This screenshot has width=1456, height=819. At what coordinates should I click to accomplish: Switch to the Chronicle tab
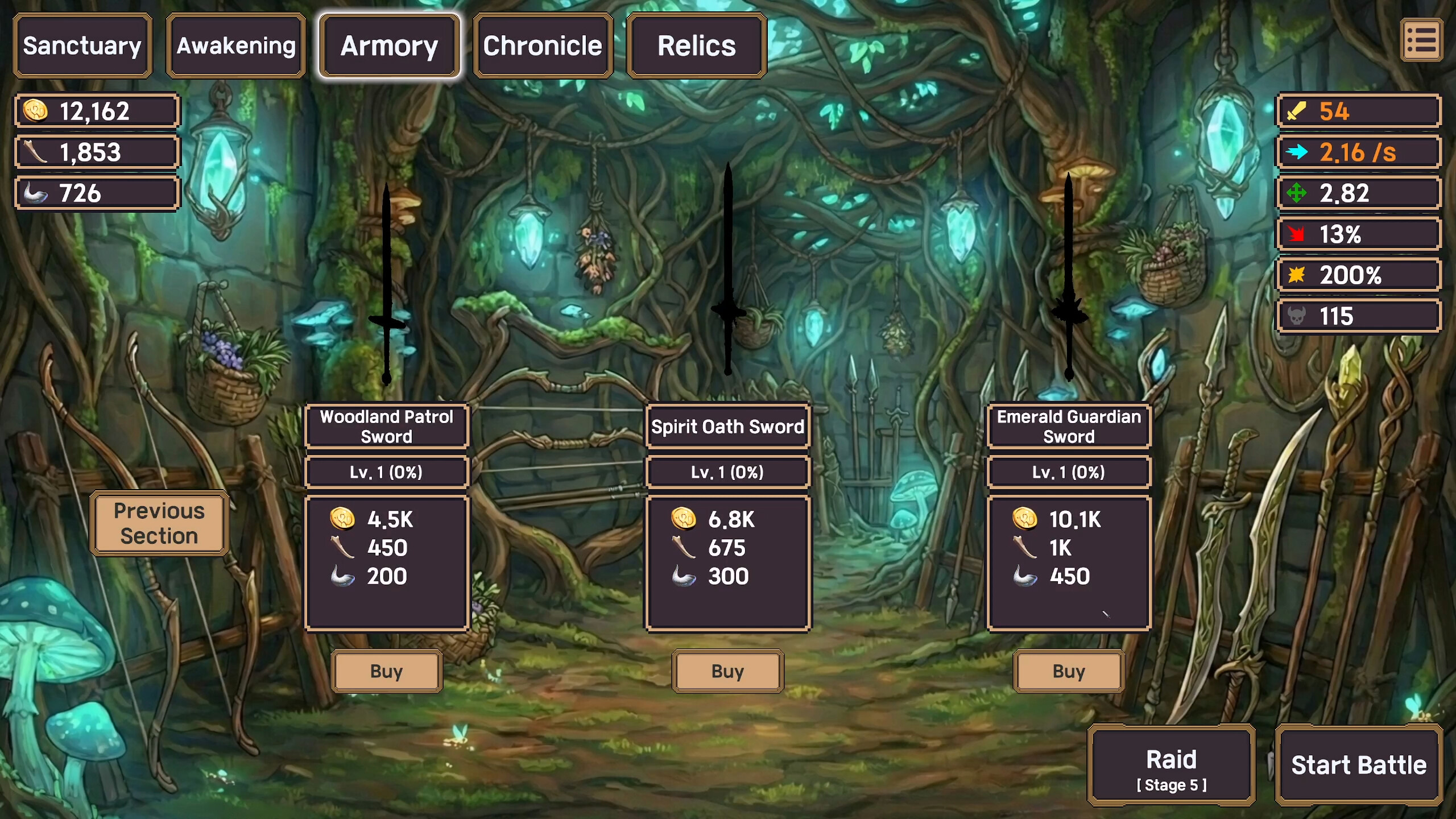(x=542, y=45)
